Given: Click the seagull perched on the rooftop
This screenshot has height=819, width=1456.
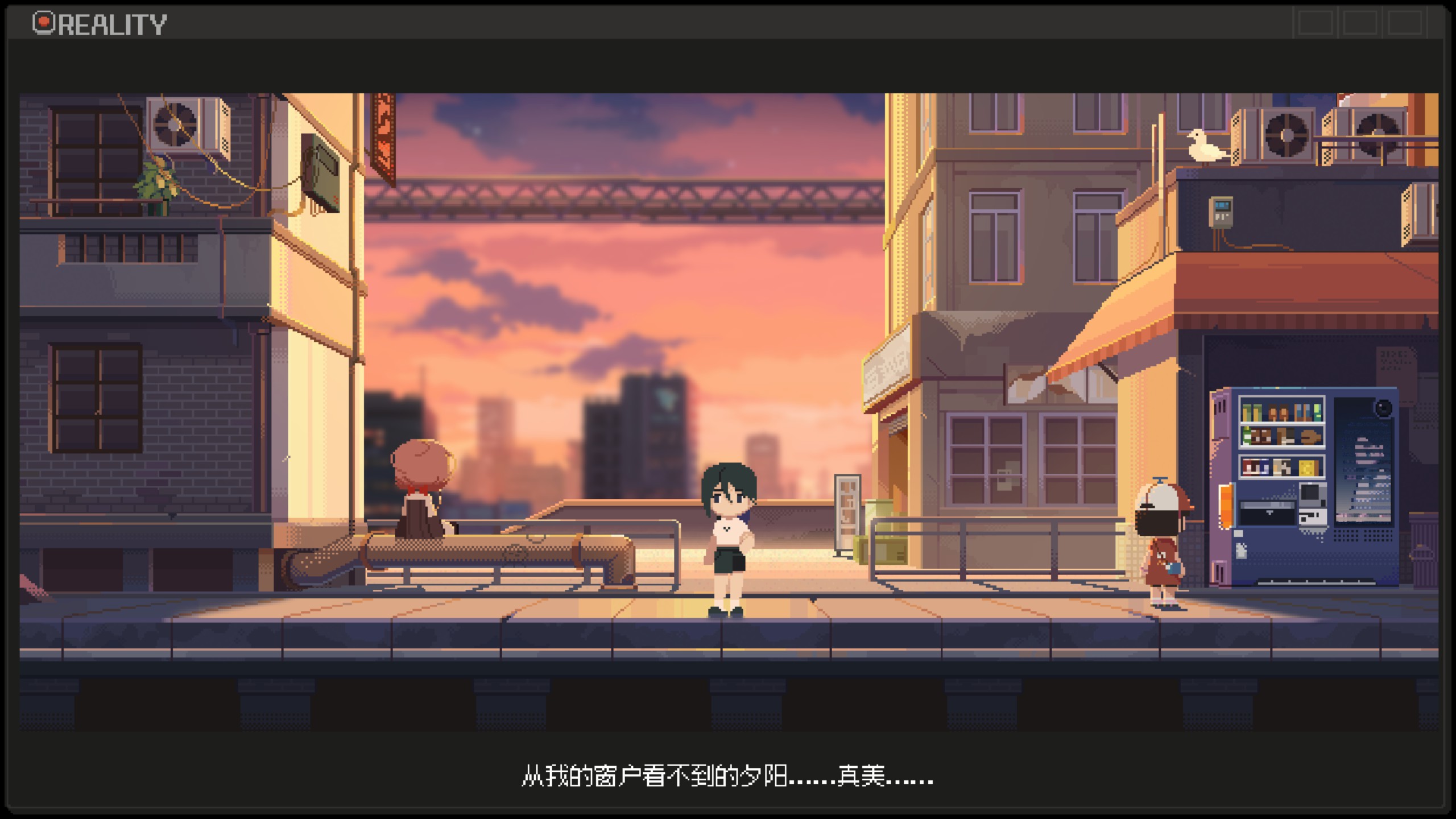Looking at the screenshot, I should tap(1205, 145).
